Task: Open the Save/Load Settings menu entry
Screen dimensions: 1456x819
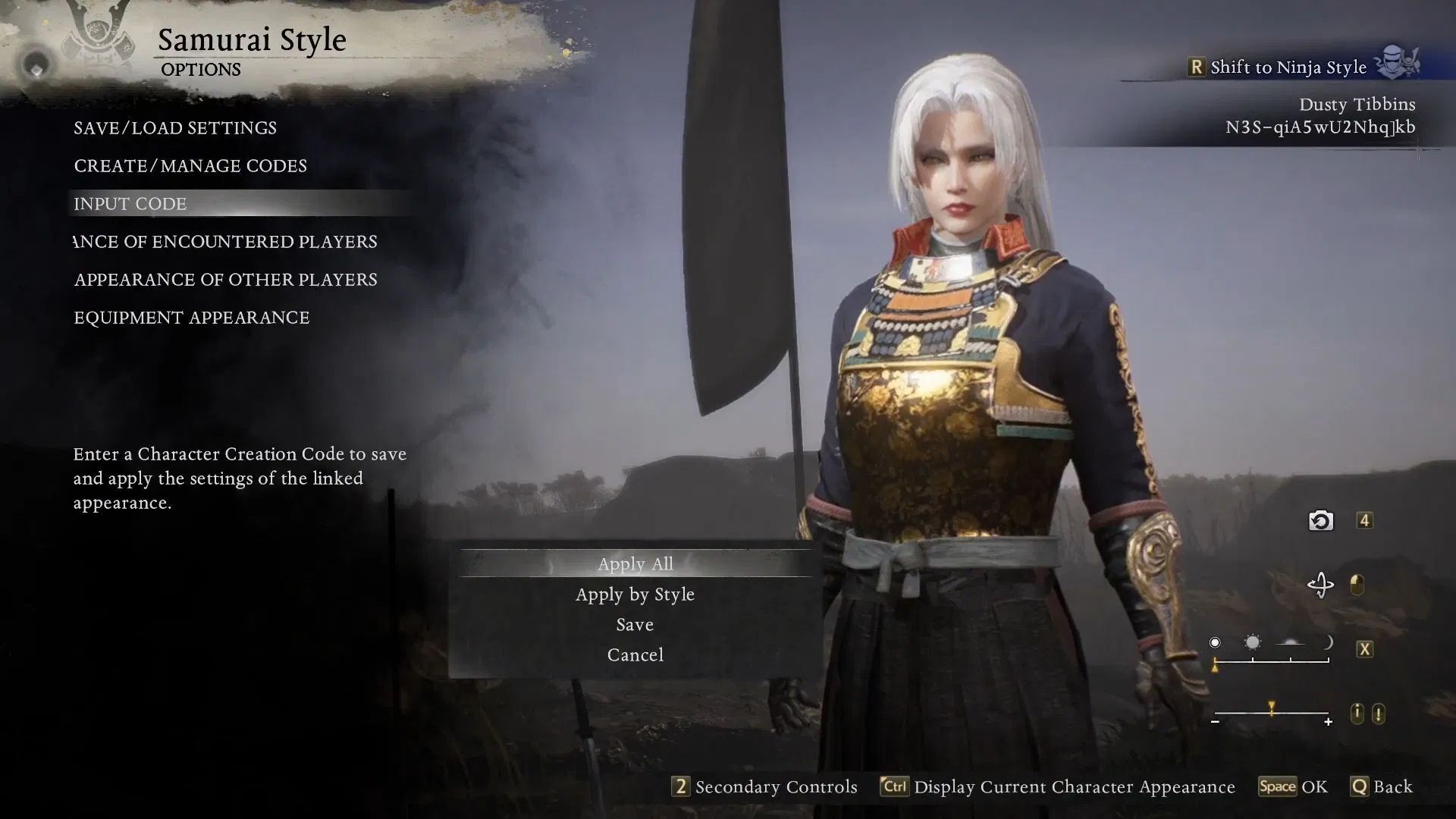Action: coord(174,127)
